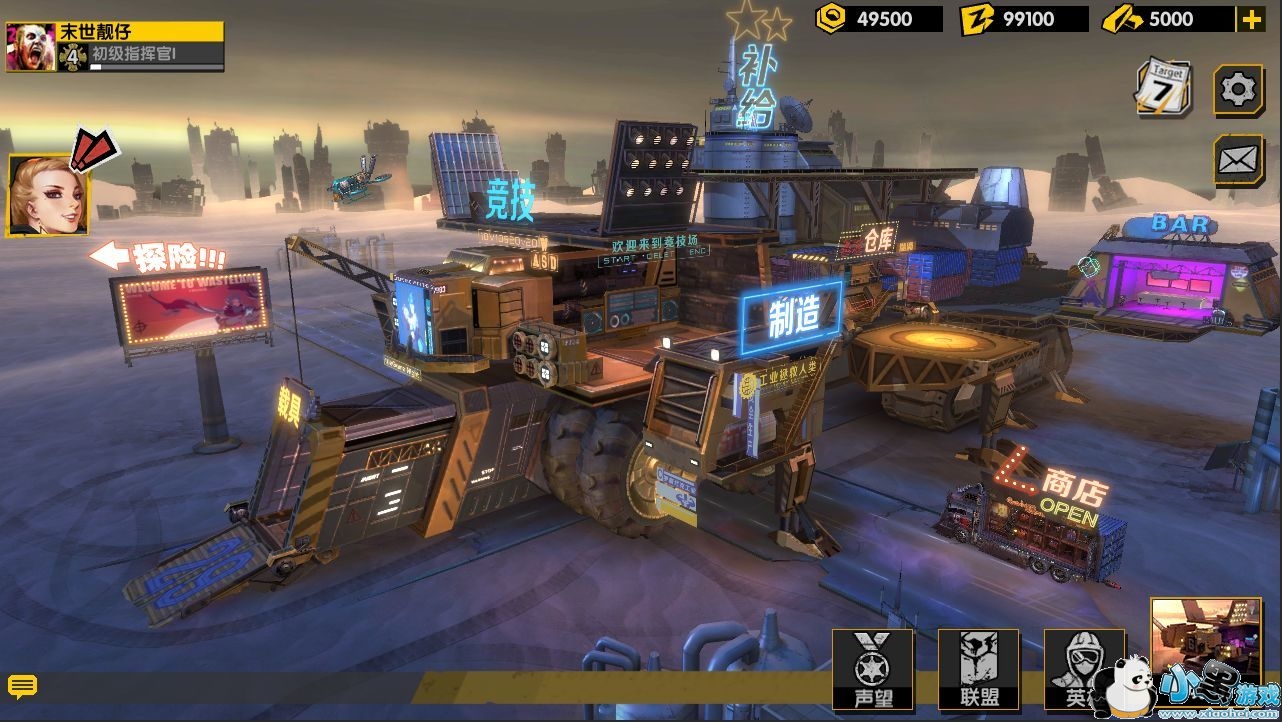This screenshot has width=1282, height=722.
Task: Open the yellow chat bubble icon
Action: pos(22,686)
